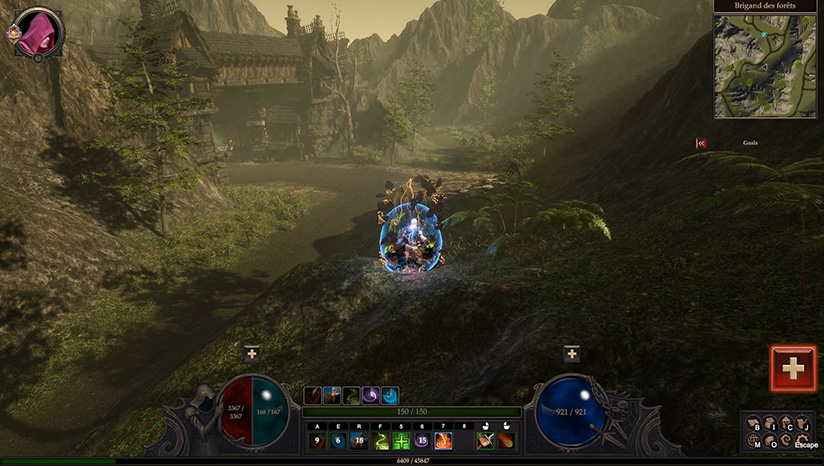Activate the skill in slot E
The width and height of the screenshot is (824, 466).
(x=338, y=440)
